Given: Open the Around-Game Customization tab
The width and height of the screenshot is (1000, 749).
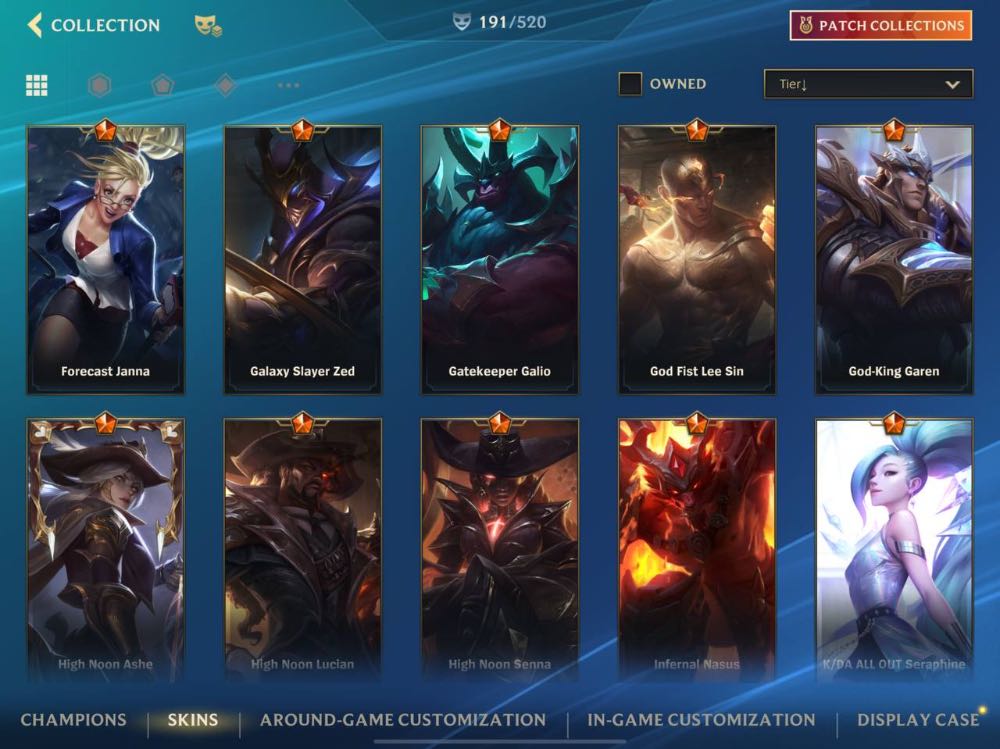Looking at the screenshot, I should 403,720.
